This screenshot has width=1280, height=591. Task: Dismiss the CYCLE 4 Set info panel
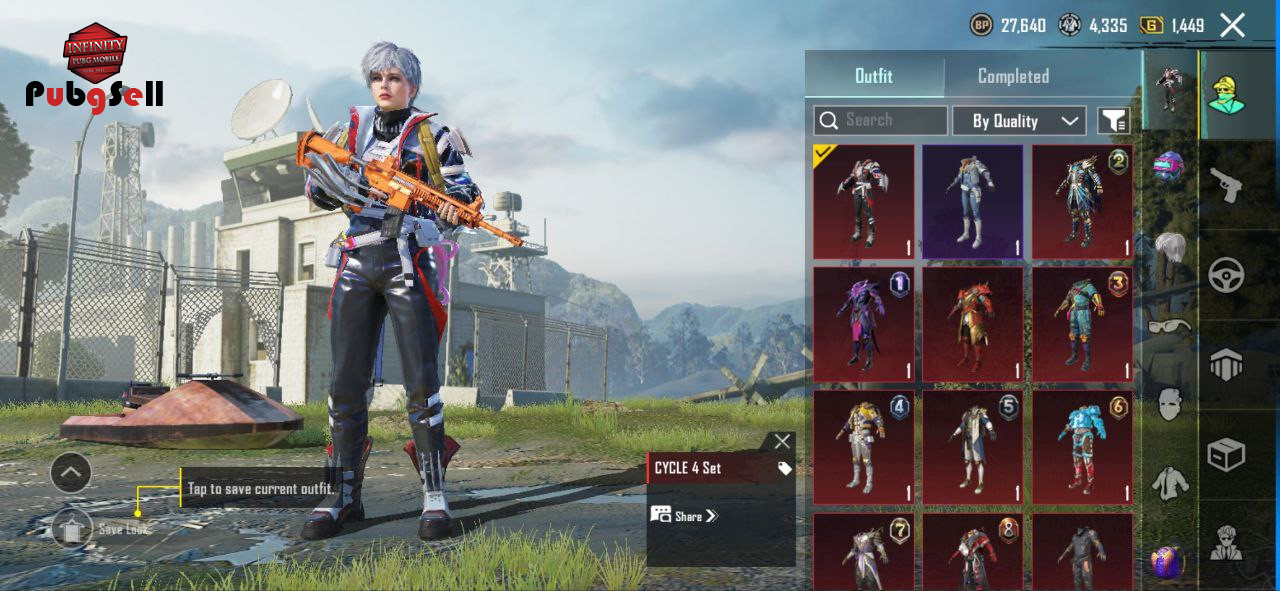(781, 441)
